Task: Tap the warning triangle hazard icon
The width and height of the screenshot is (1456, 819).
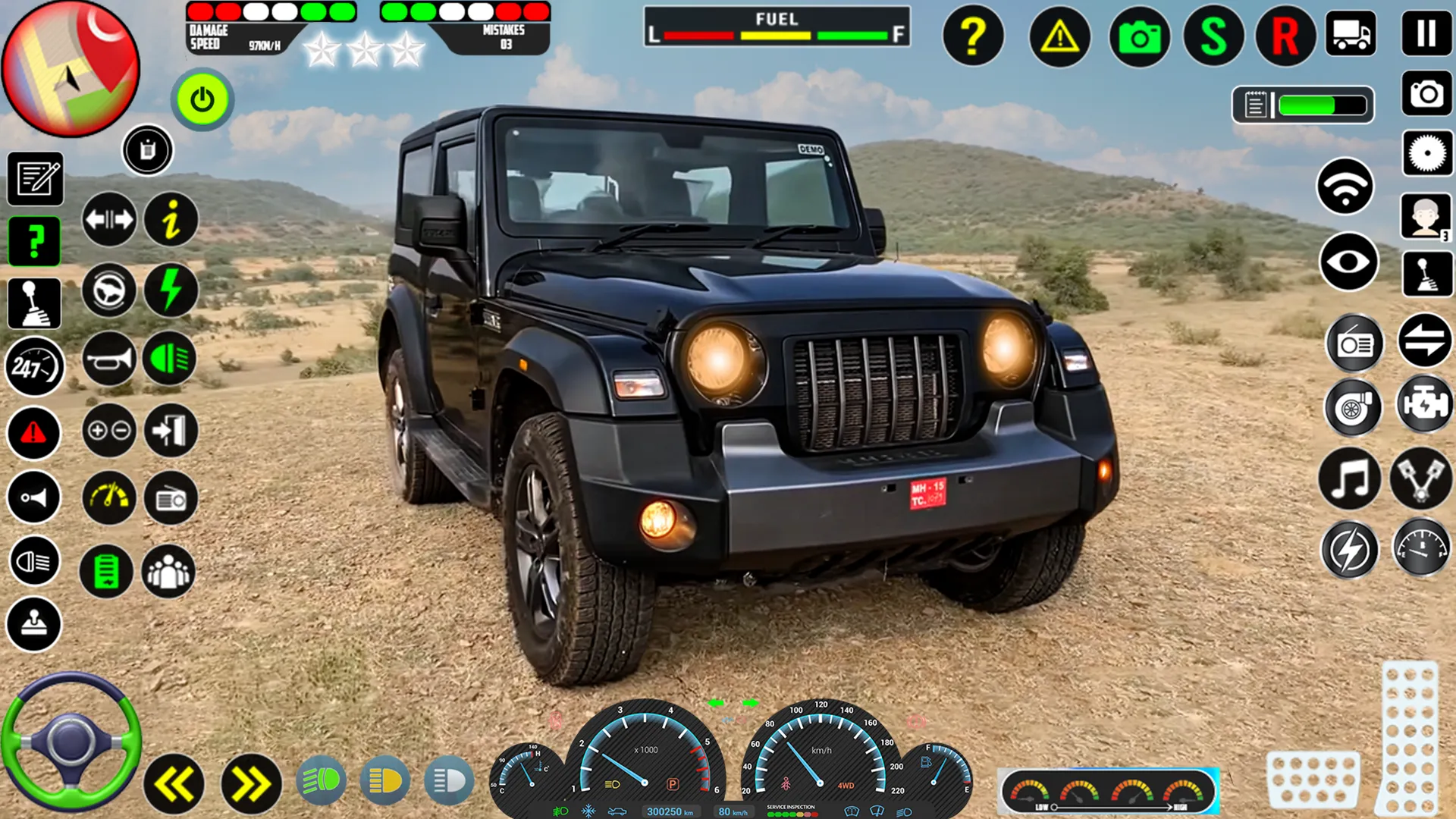Action: pos(1059,36)
